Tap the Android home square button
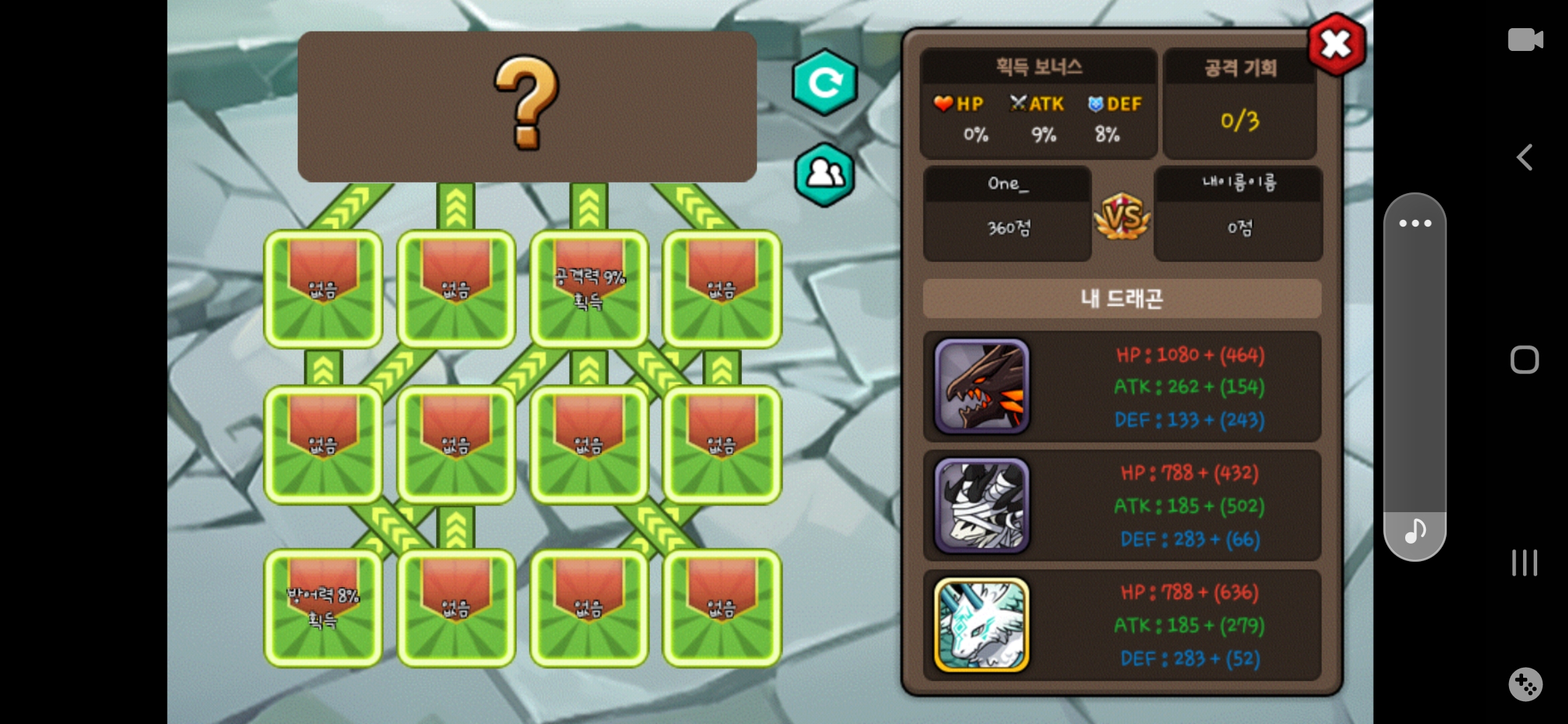Viewport: 1568px width, 724px height. 1524,360
